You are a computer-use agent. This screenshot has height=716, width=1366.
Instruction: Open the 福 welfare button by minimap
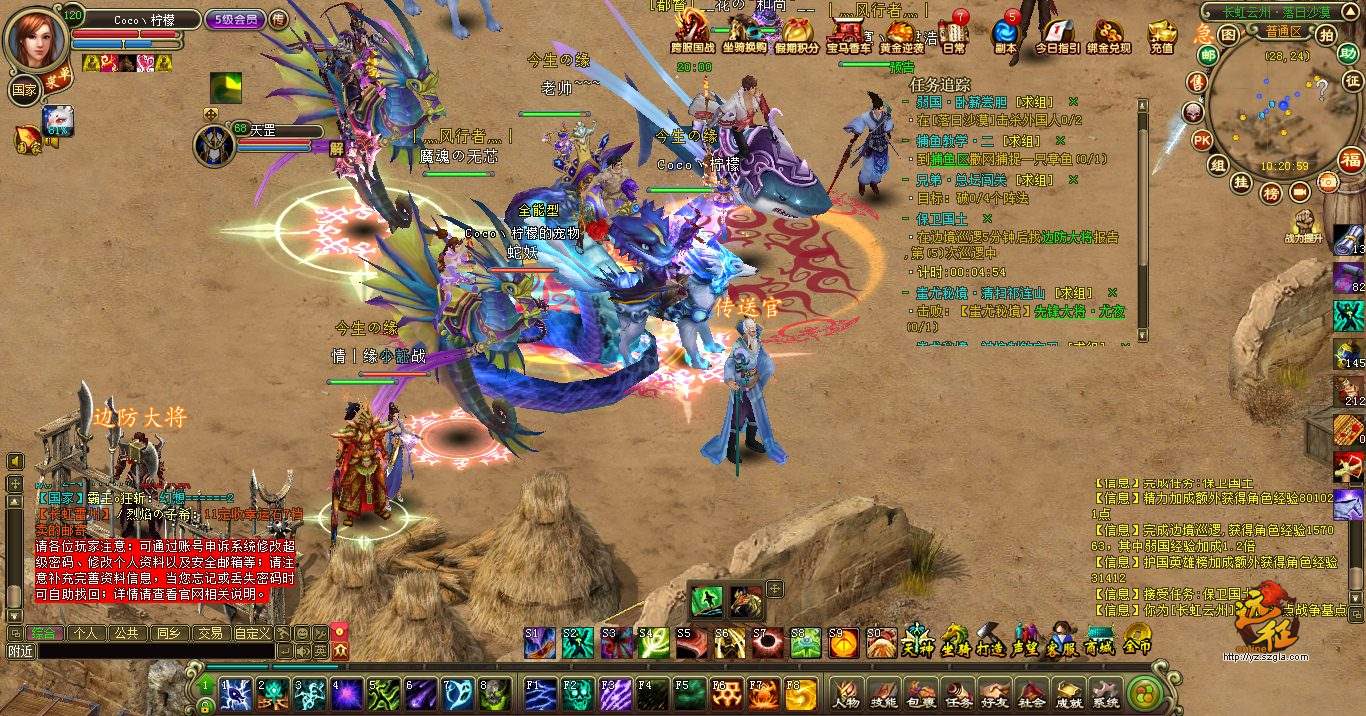pyautogui.click(x=1351, y=160)
